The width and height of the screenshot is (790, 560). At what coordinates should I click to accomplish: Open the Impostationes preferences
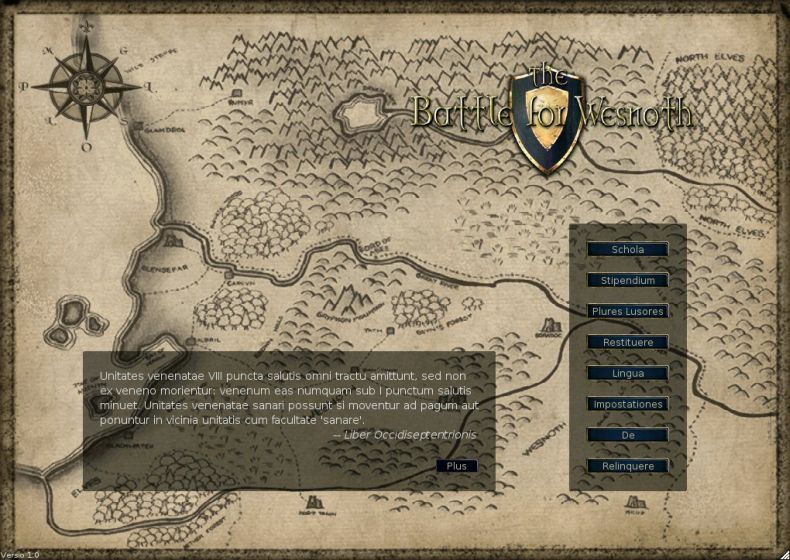(627, 404)
